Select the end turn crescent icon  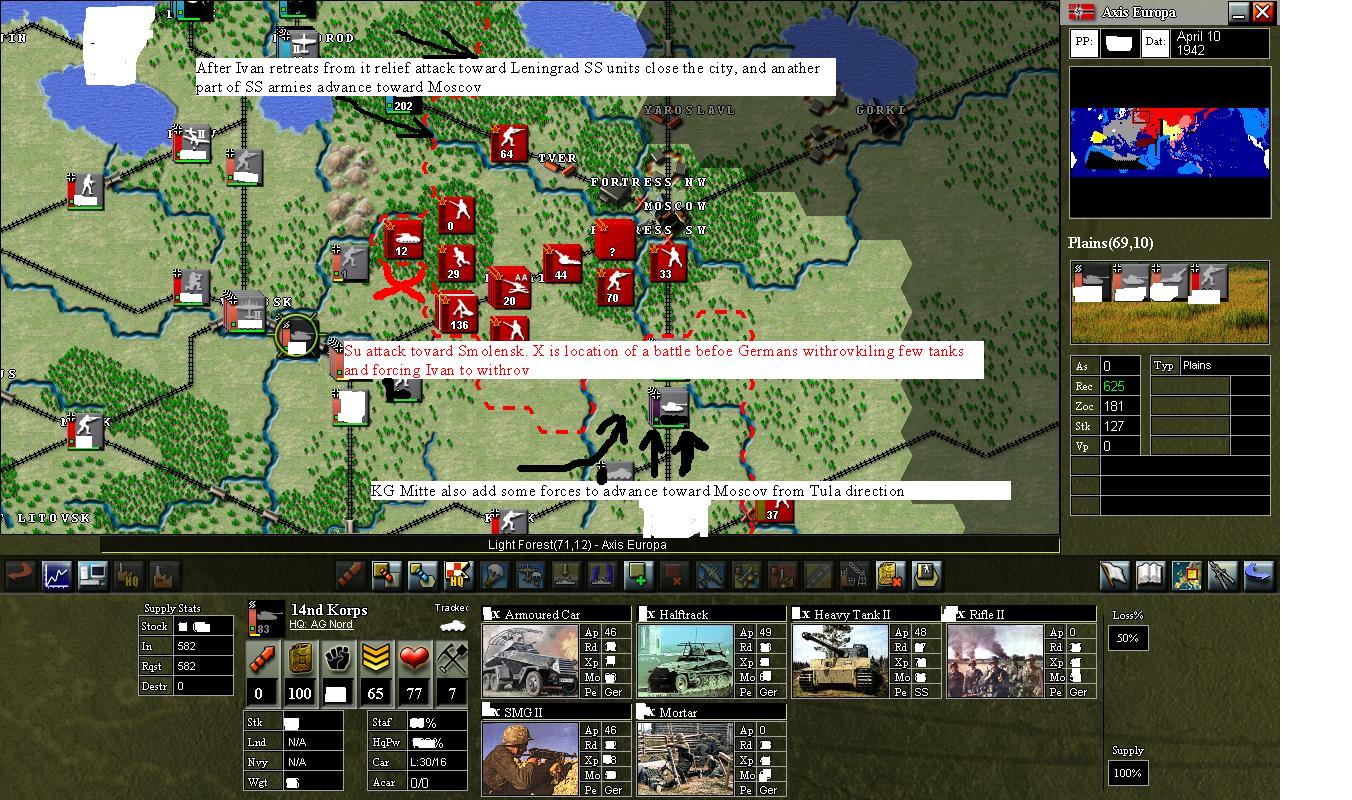pyautogui.click(x=1258, y=575)
